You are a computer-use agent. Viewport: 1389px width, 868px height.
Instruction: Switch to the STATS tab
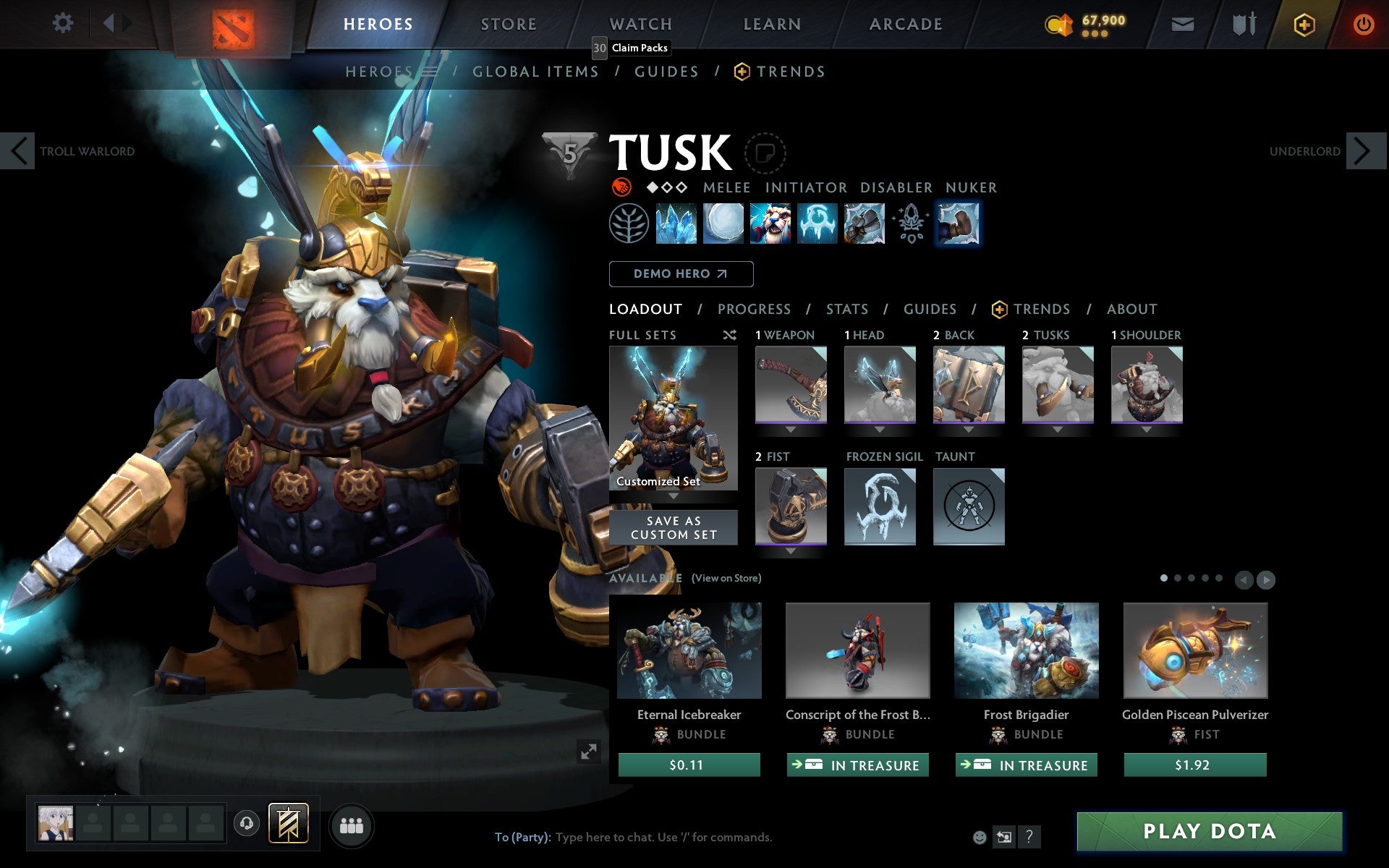(x=846, y=309)
